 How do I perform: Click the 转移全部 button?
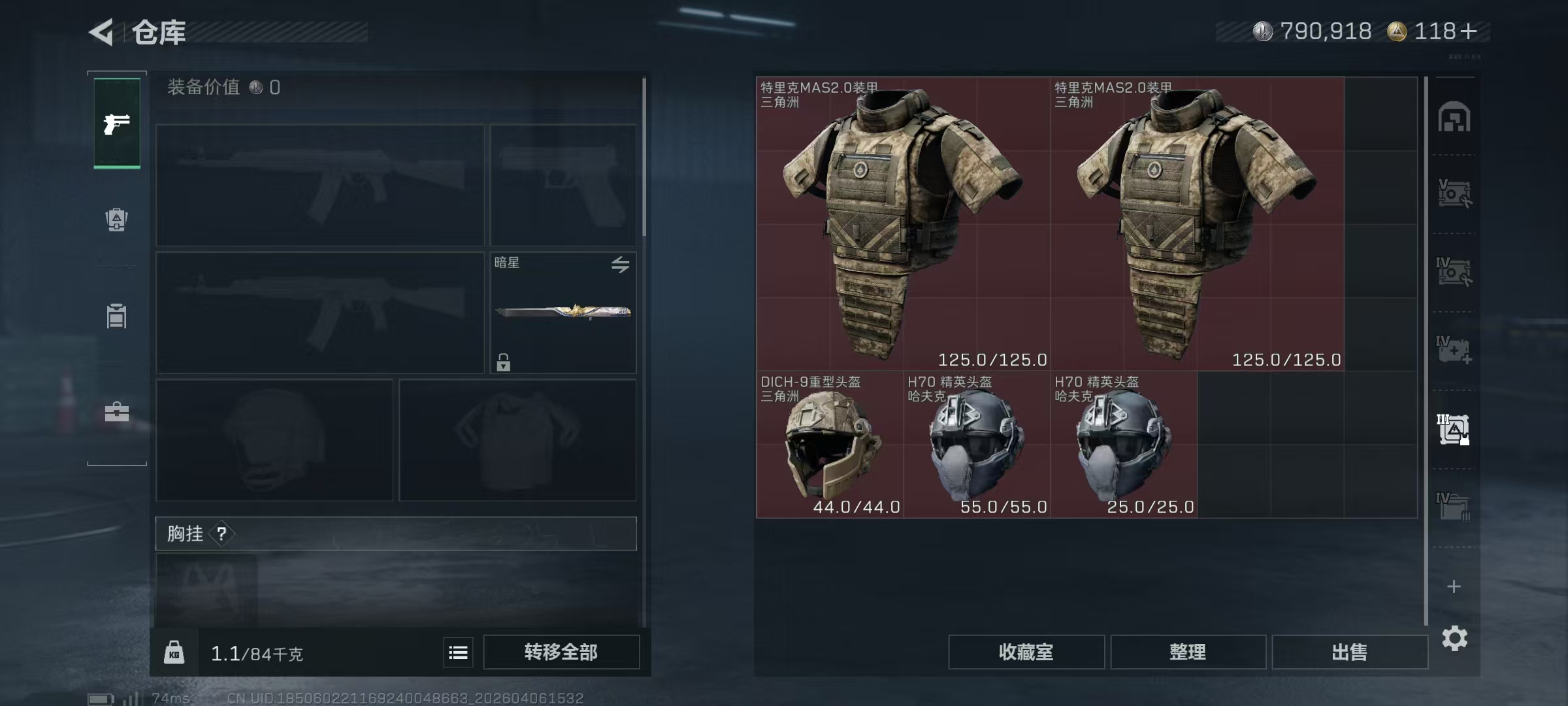pos(561,652)
